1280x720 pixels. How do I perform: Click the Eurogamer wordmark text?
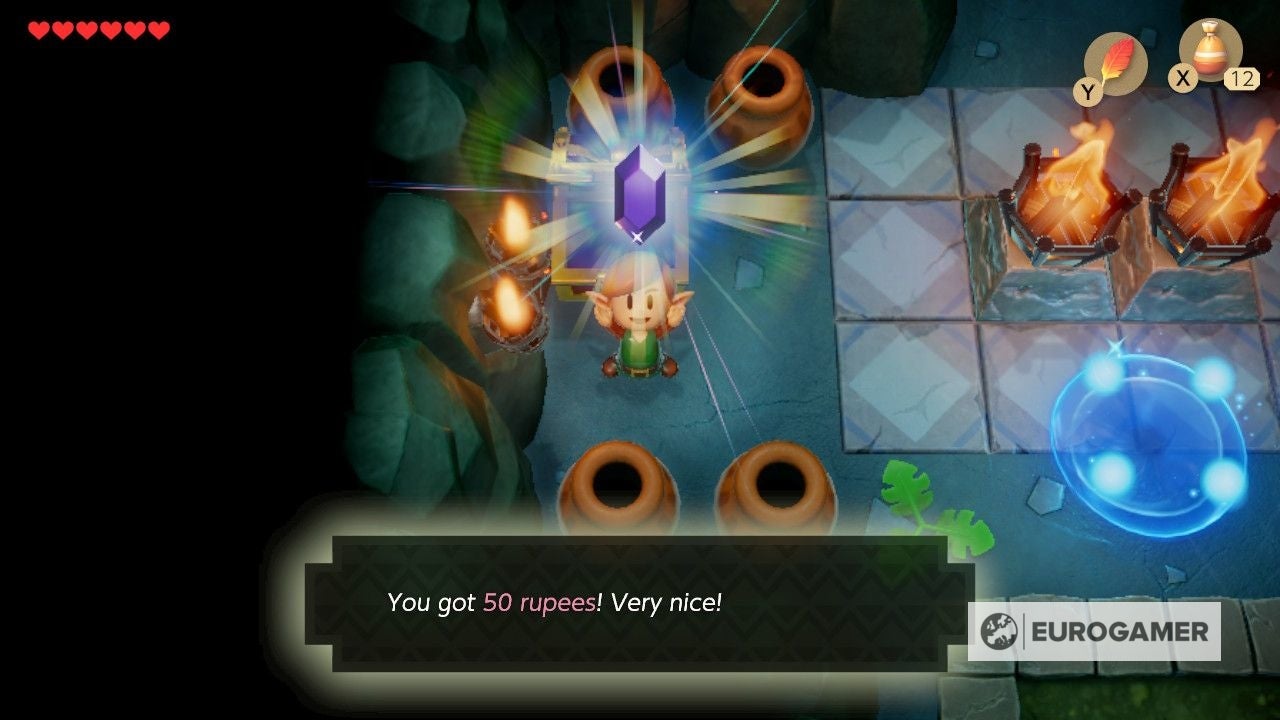pos(1117,631)
